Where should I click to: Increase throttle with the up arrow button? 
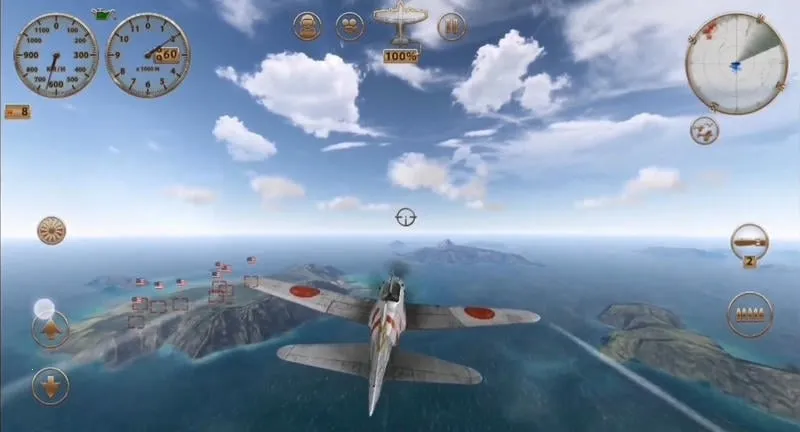pyautogui.click(x=50, y=329)
